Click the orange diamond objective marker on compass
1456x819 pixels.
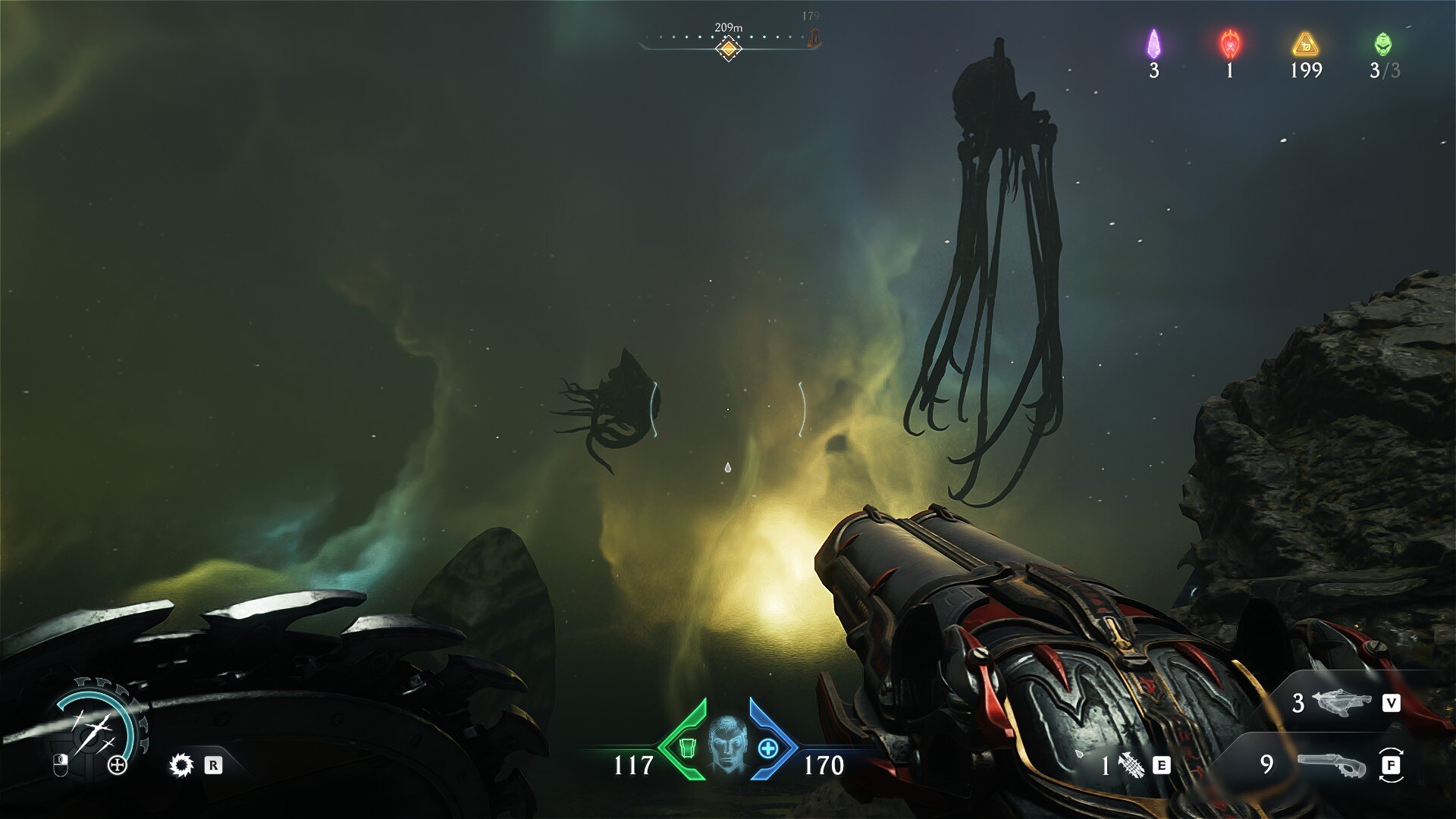(728, 49)
